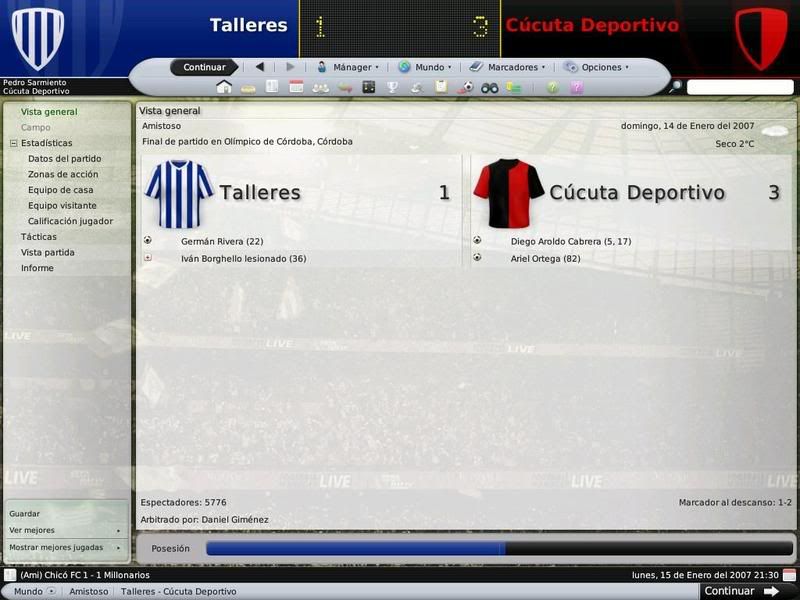Open Zonas de acción view

point(63,174)
